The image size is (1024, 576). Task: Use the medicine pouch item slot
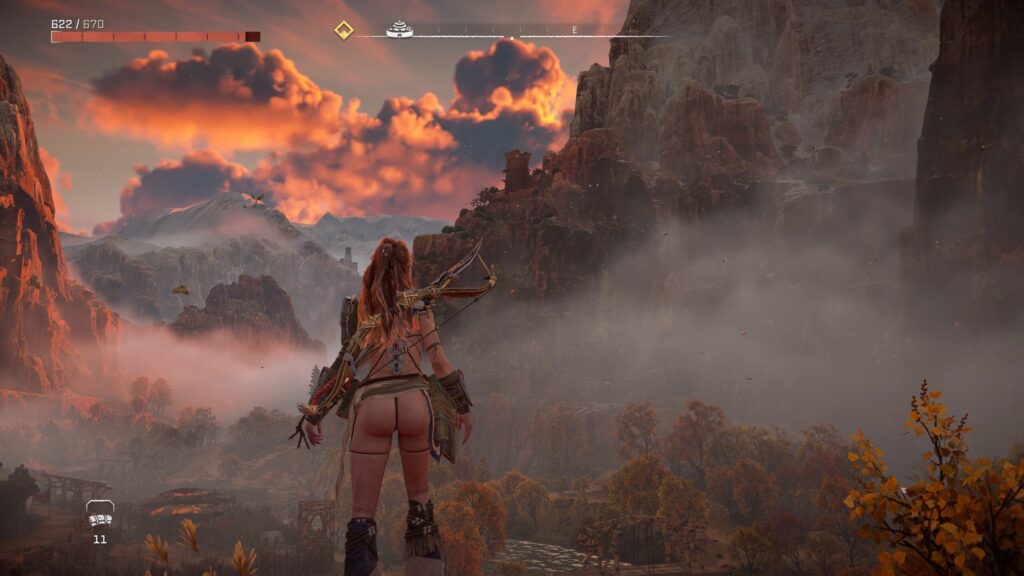99,515
